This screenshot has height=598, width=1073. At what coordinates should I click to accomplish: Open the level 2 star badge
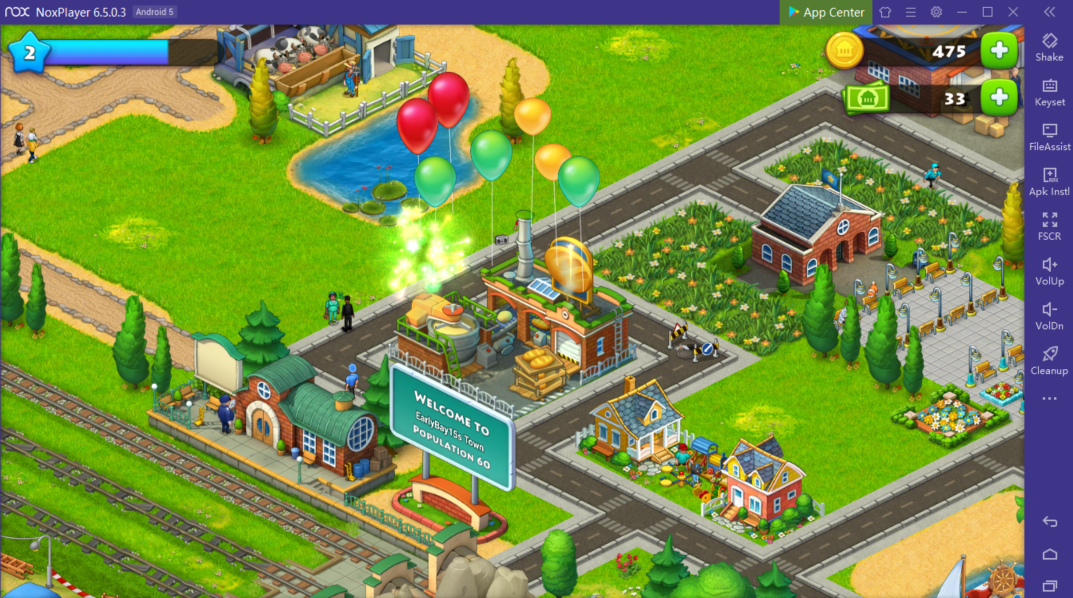pyautogui.click(x=29, y=52)
